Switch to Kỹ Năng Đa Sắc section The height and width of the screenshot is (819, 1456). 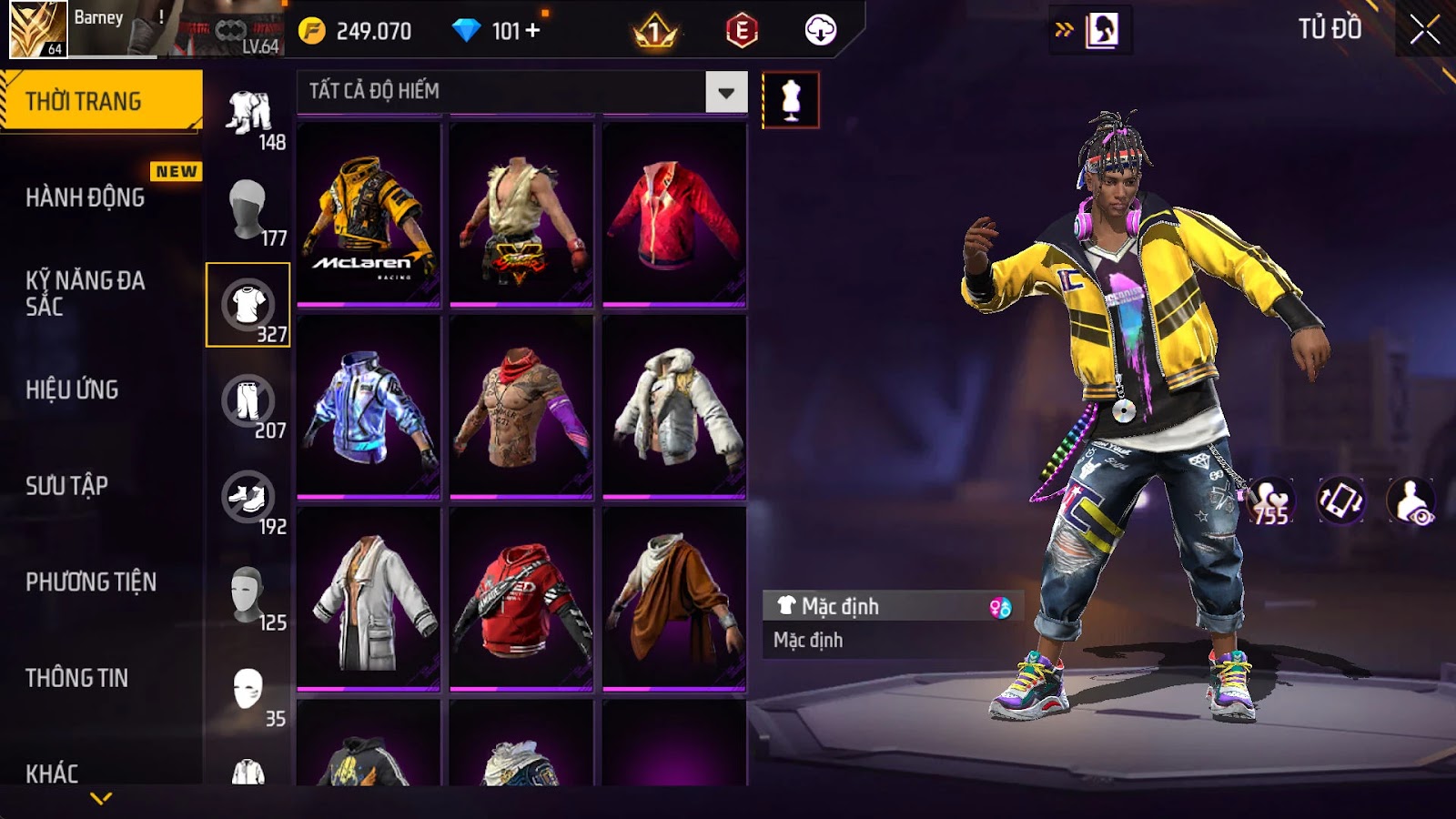(85, 293)
